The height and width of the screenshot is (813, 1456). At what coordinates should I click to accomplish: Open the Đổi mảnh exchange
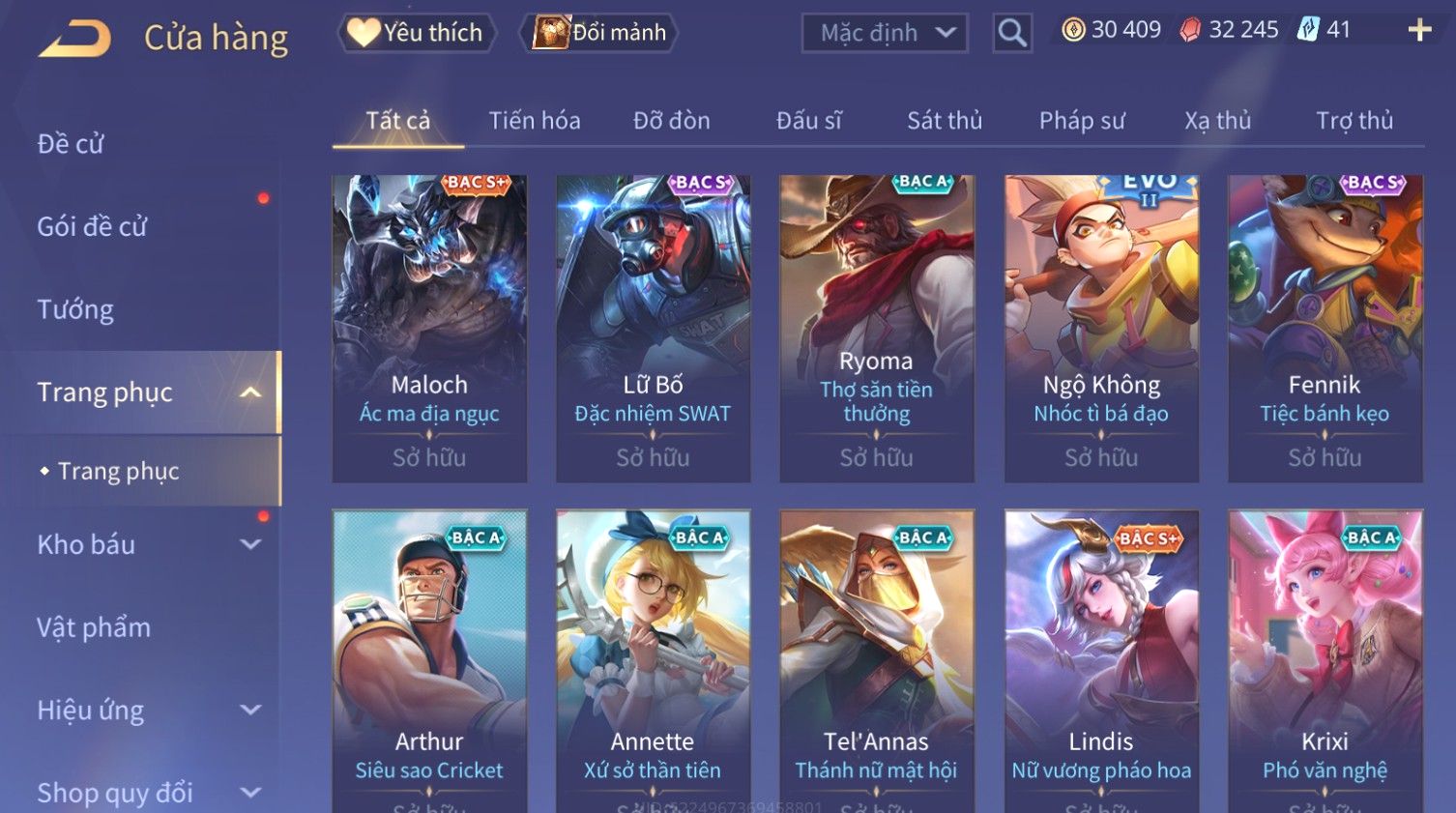click(600, 33)
